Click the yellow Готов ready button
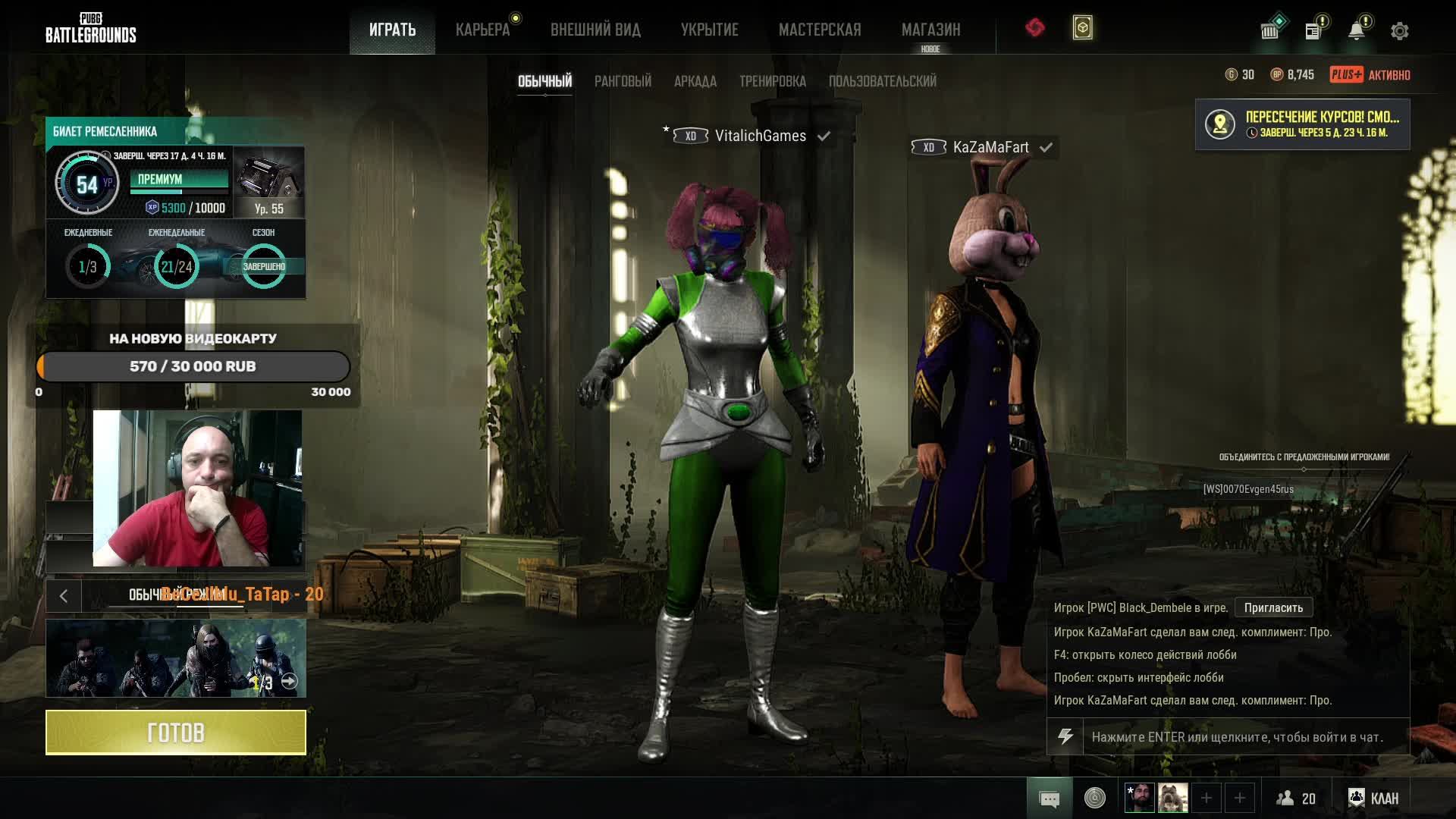 point(176,733)
